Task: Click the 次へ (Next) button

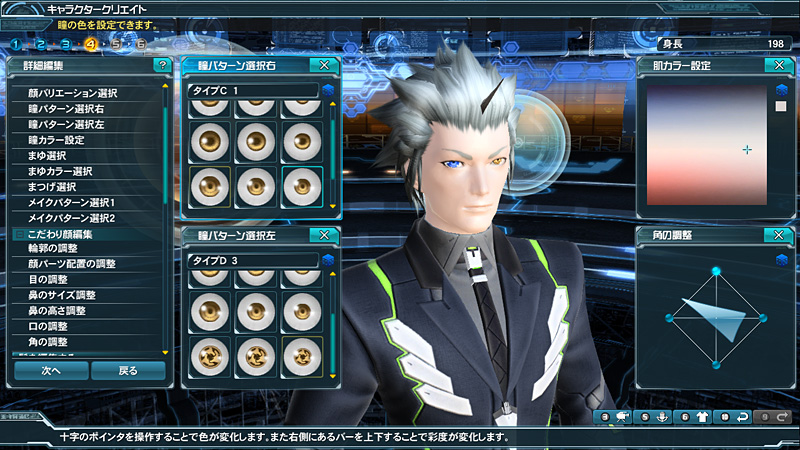Action: click(50, 370)
